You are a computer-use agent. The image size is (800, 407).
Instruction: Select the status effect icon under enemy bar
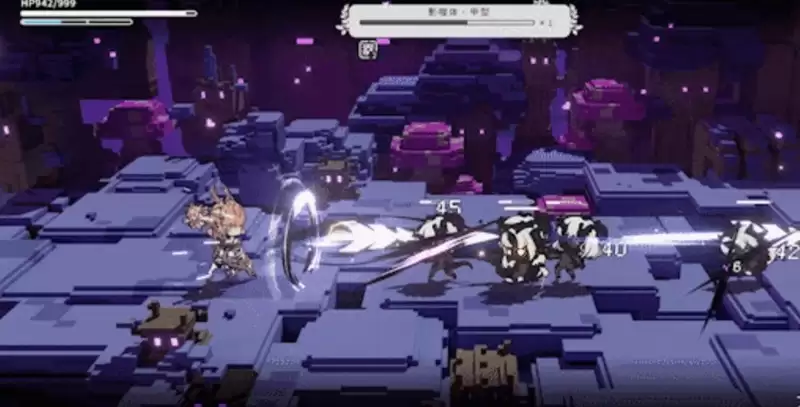[x=368, y=47]
